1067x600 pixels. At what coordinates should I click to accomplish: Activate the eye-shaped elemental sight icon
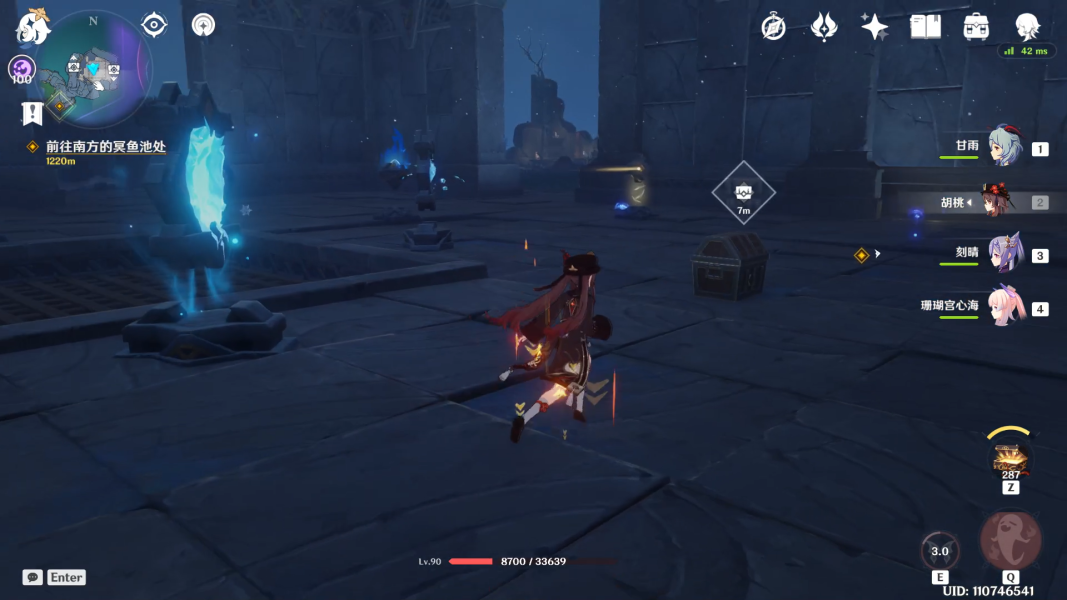[154, 24]
